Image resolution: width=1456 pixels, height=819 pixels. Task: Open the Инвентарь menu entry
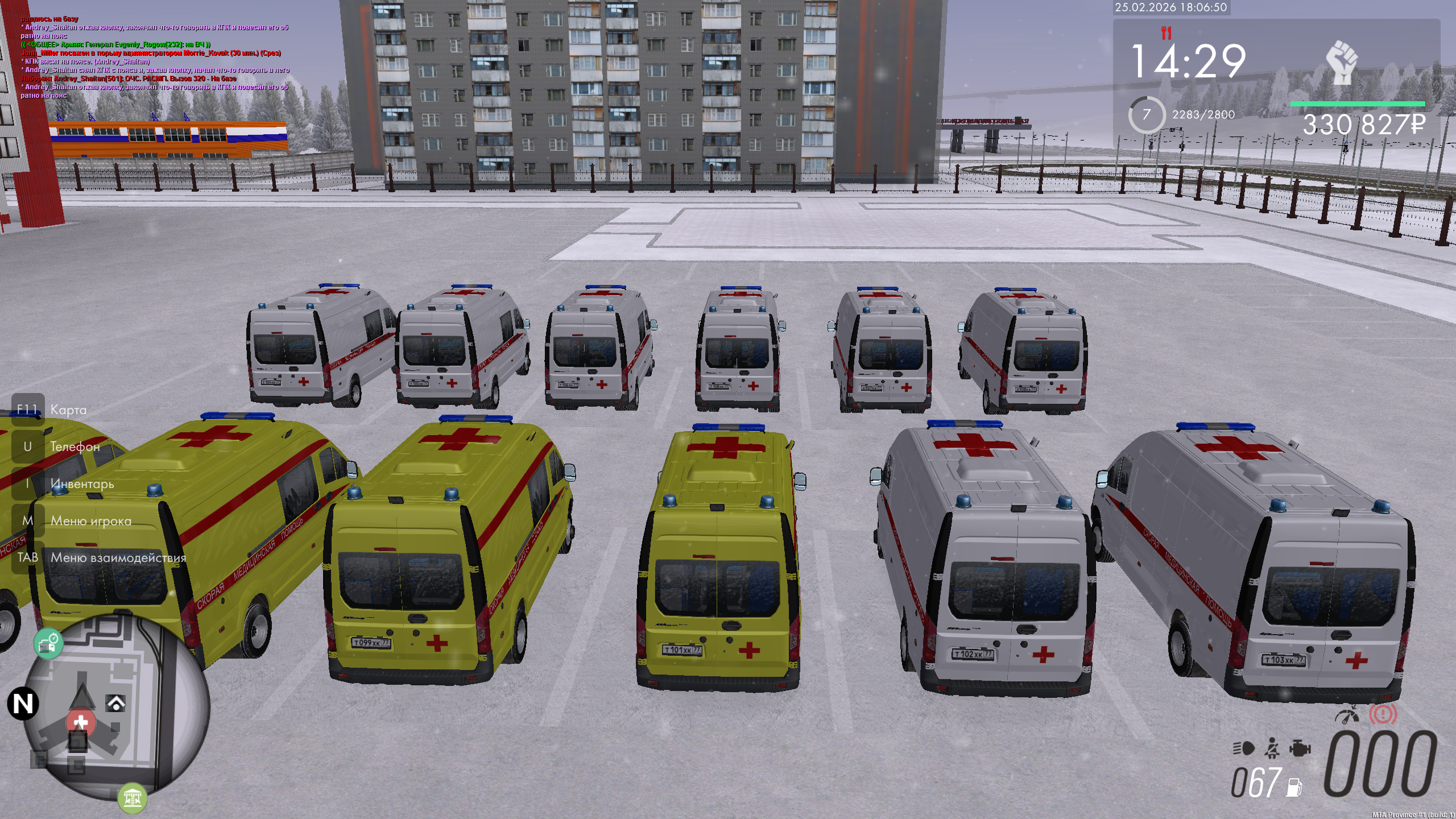(82, 483)
